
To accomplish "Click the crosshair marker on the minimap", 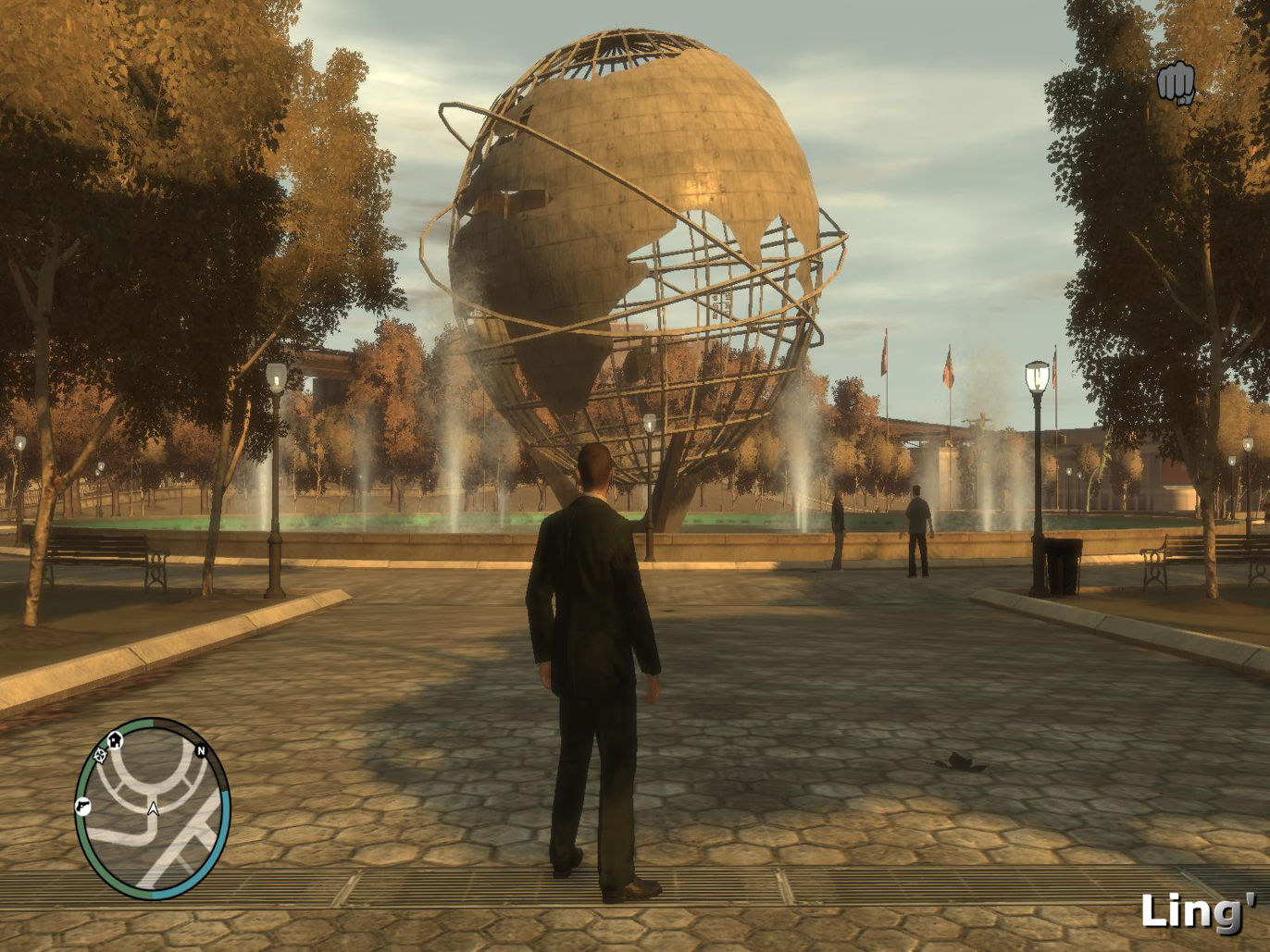I will pyautogui.click(x=100, y=755).
